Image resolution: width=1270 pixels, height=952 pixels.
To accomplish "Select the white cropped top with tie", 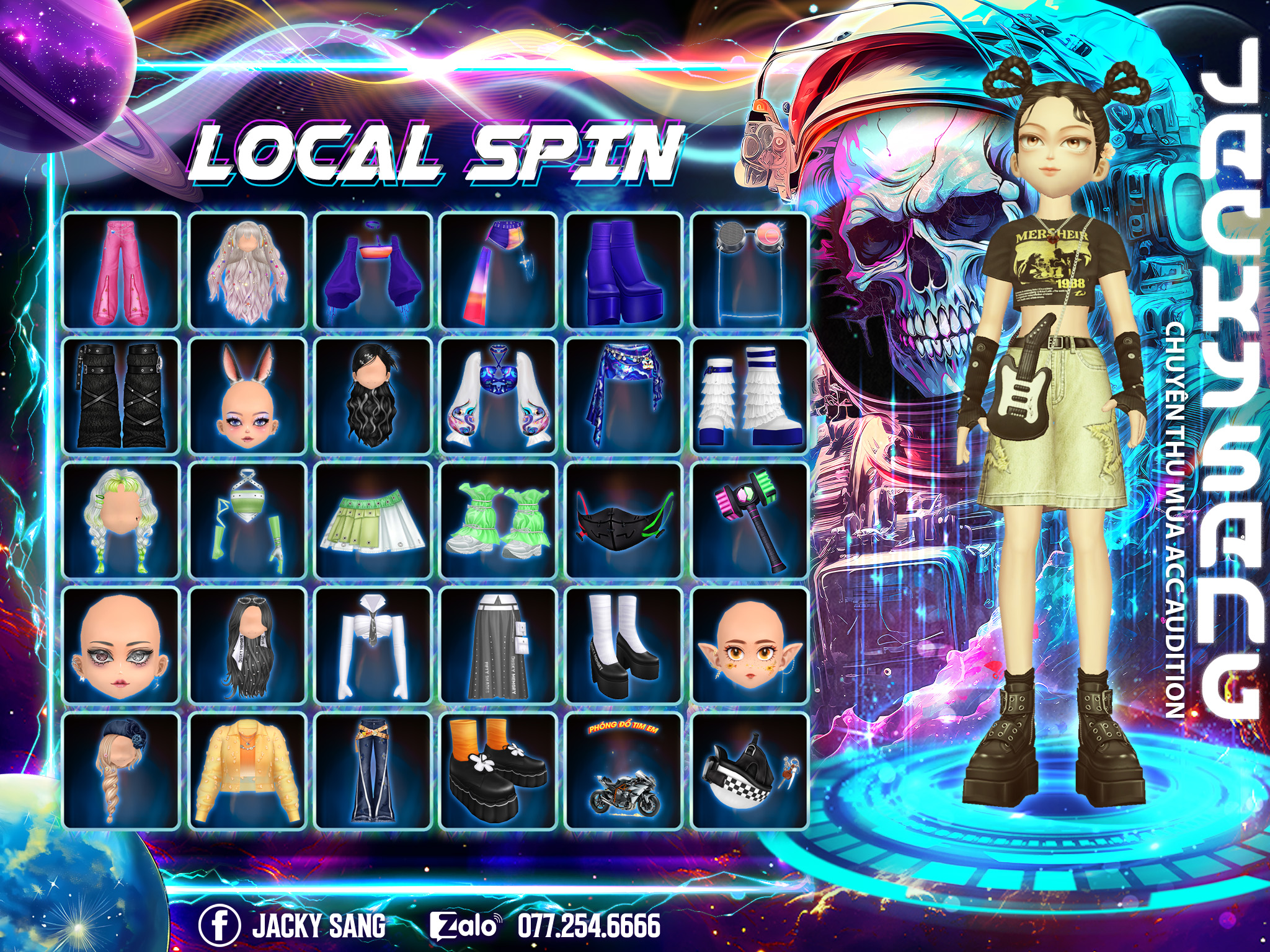I will coord(373,646).
